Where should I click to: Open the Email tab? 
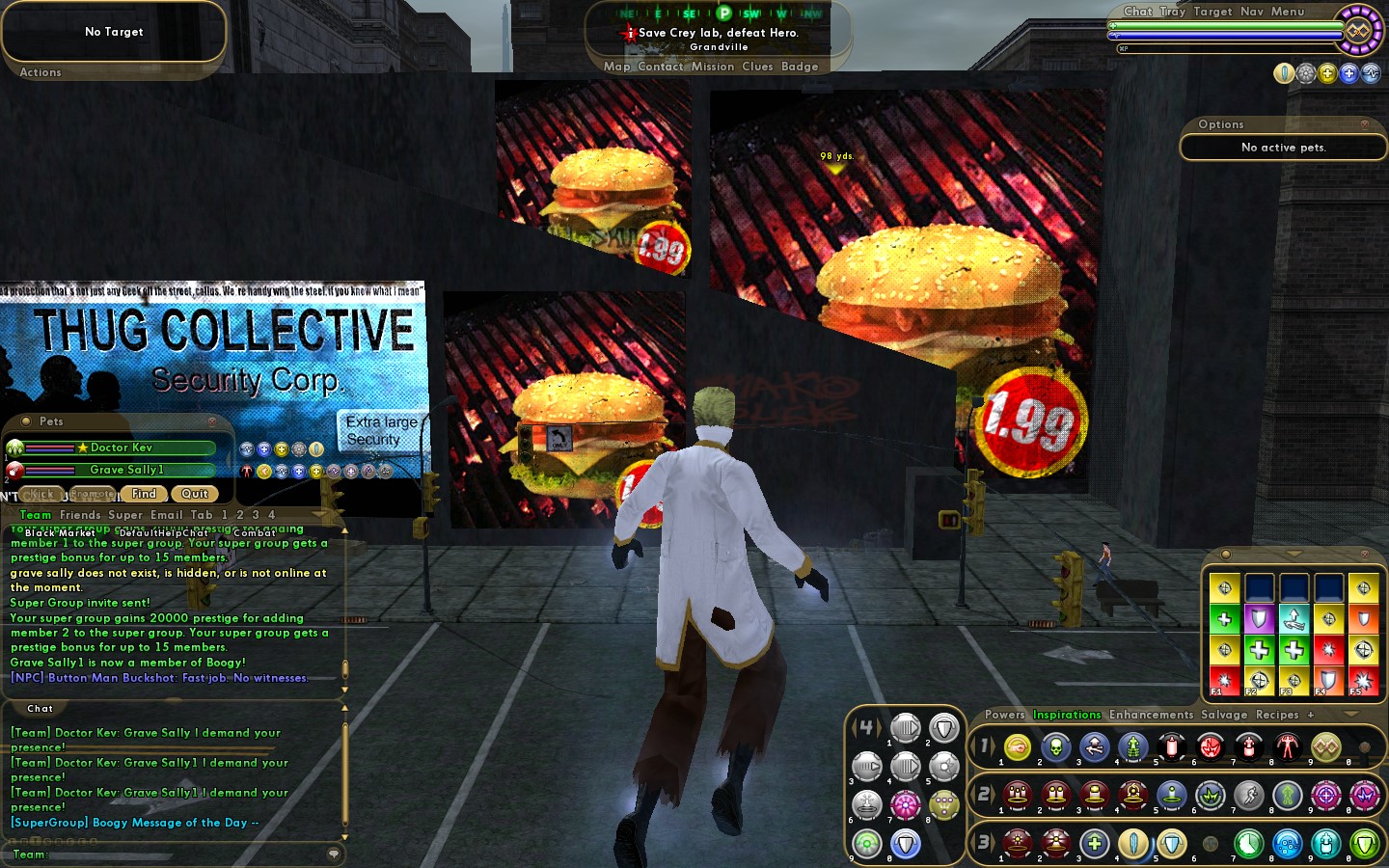[166, 515]
